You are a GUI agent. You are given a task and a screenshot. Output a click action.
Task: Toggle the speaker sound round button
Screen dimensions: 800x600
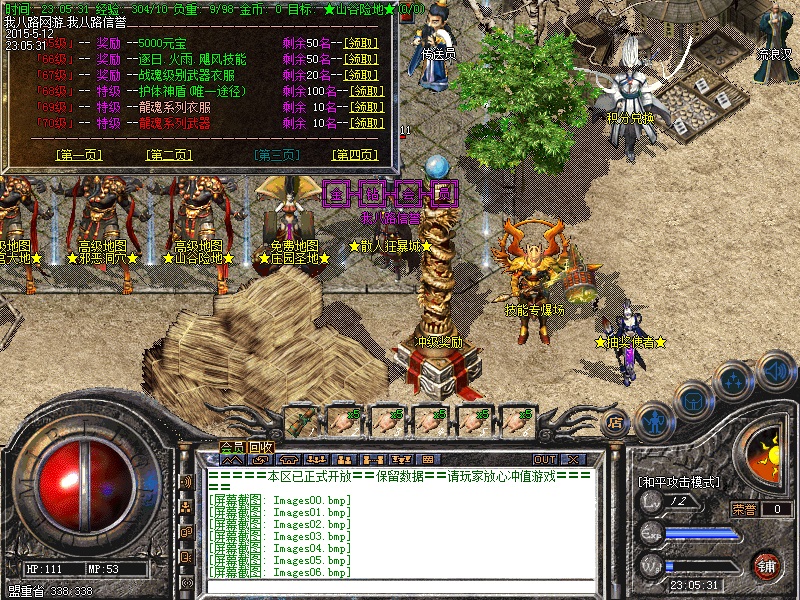click(776, 369)
